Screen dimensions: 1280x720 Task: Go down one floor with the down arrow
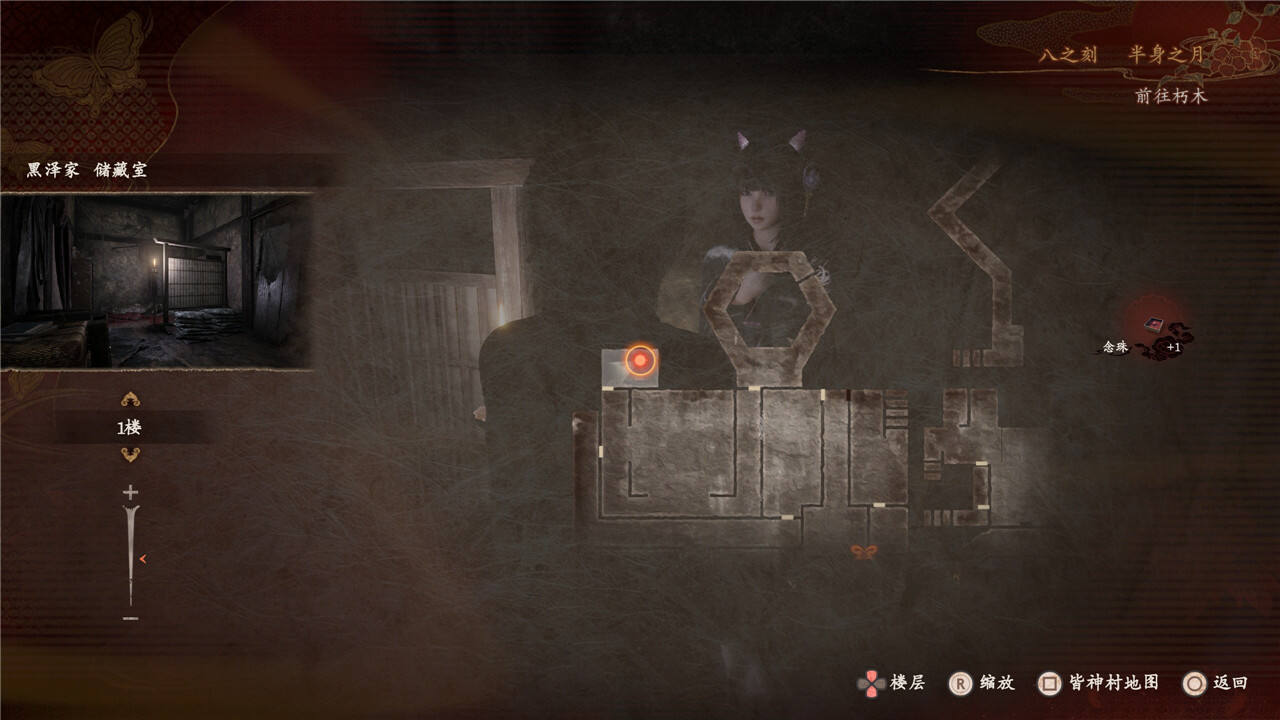[x=130, y=455]
